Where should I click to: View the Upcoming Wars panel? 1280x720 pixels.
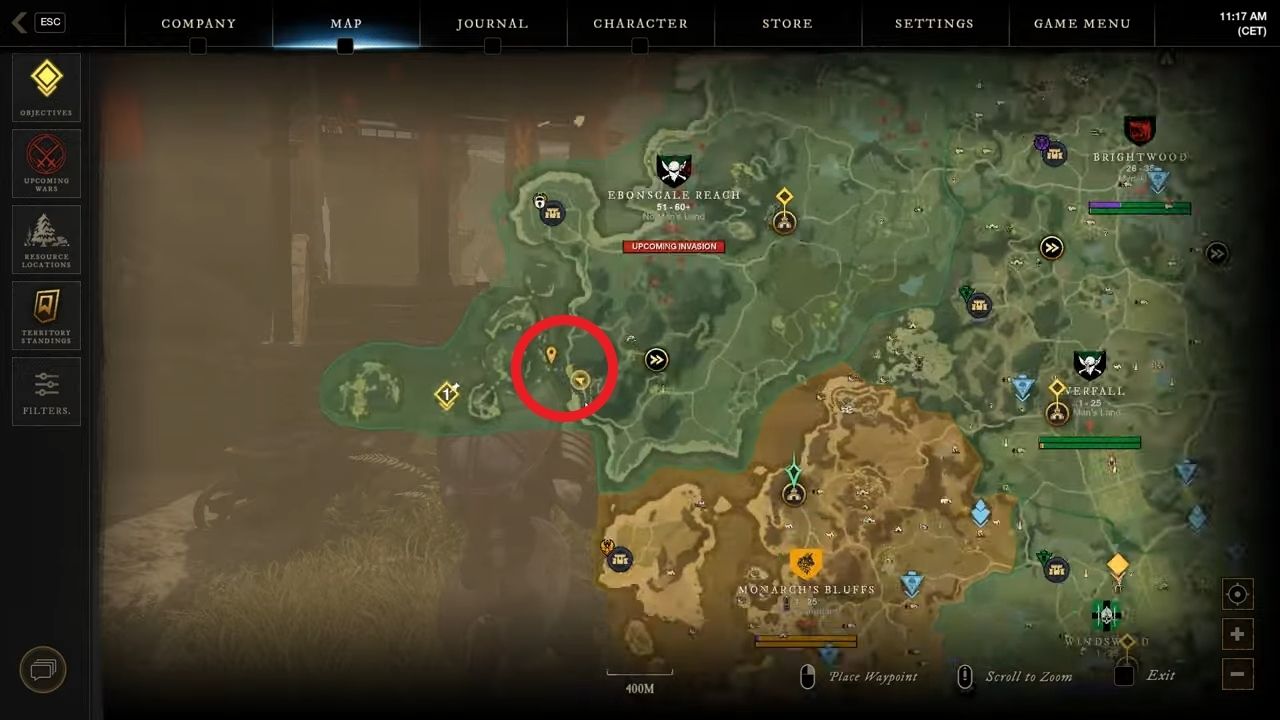coord(46,163)
